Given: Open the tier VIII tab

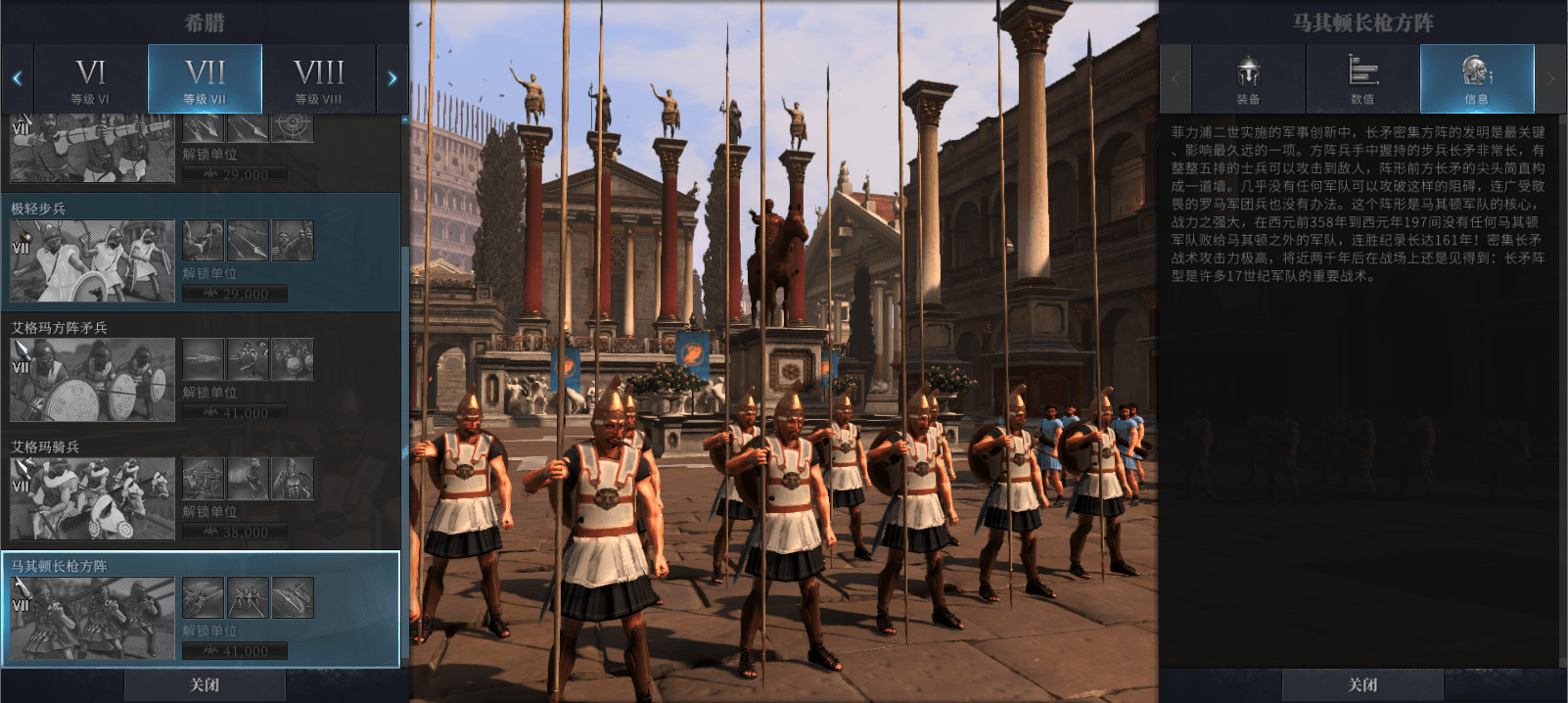Looking at the screenshot, I should tap(319, 79).
